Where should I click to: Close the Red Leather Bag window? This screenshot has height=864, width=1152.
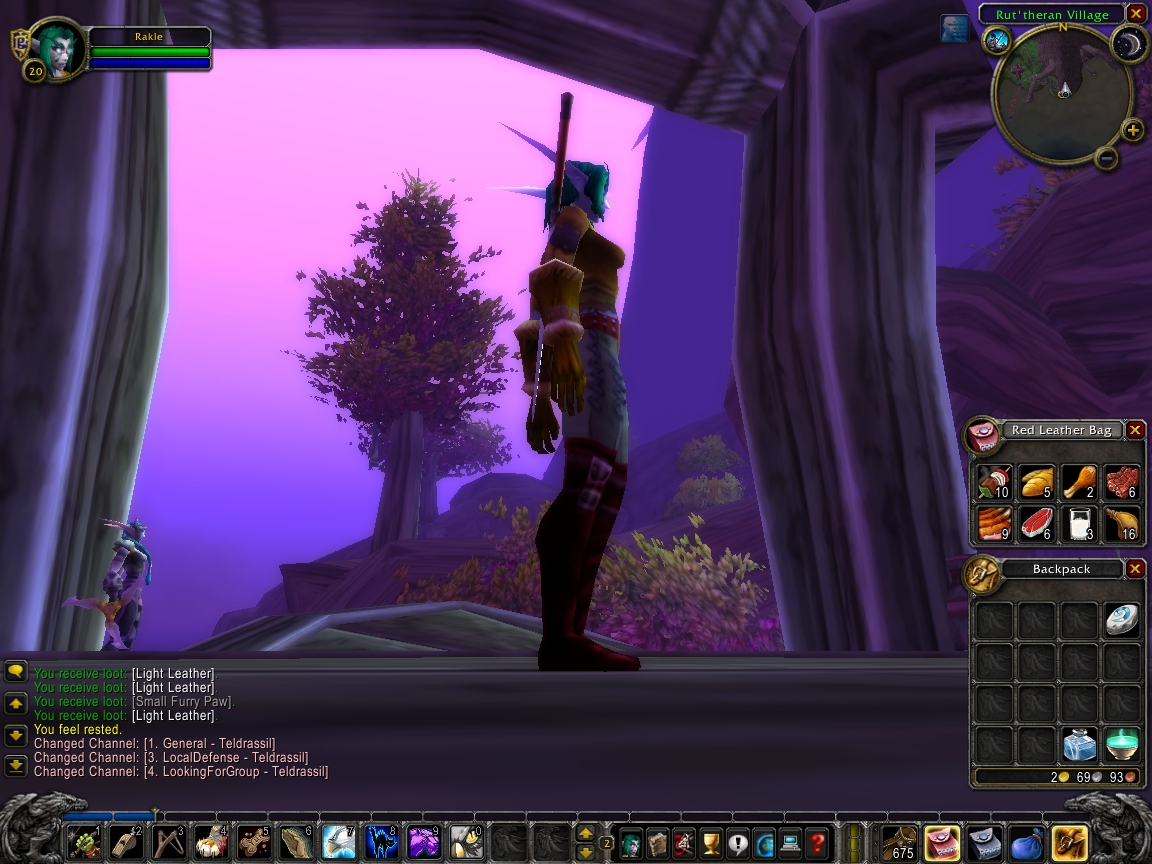coord(1135,430)
